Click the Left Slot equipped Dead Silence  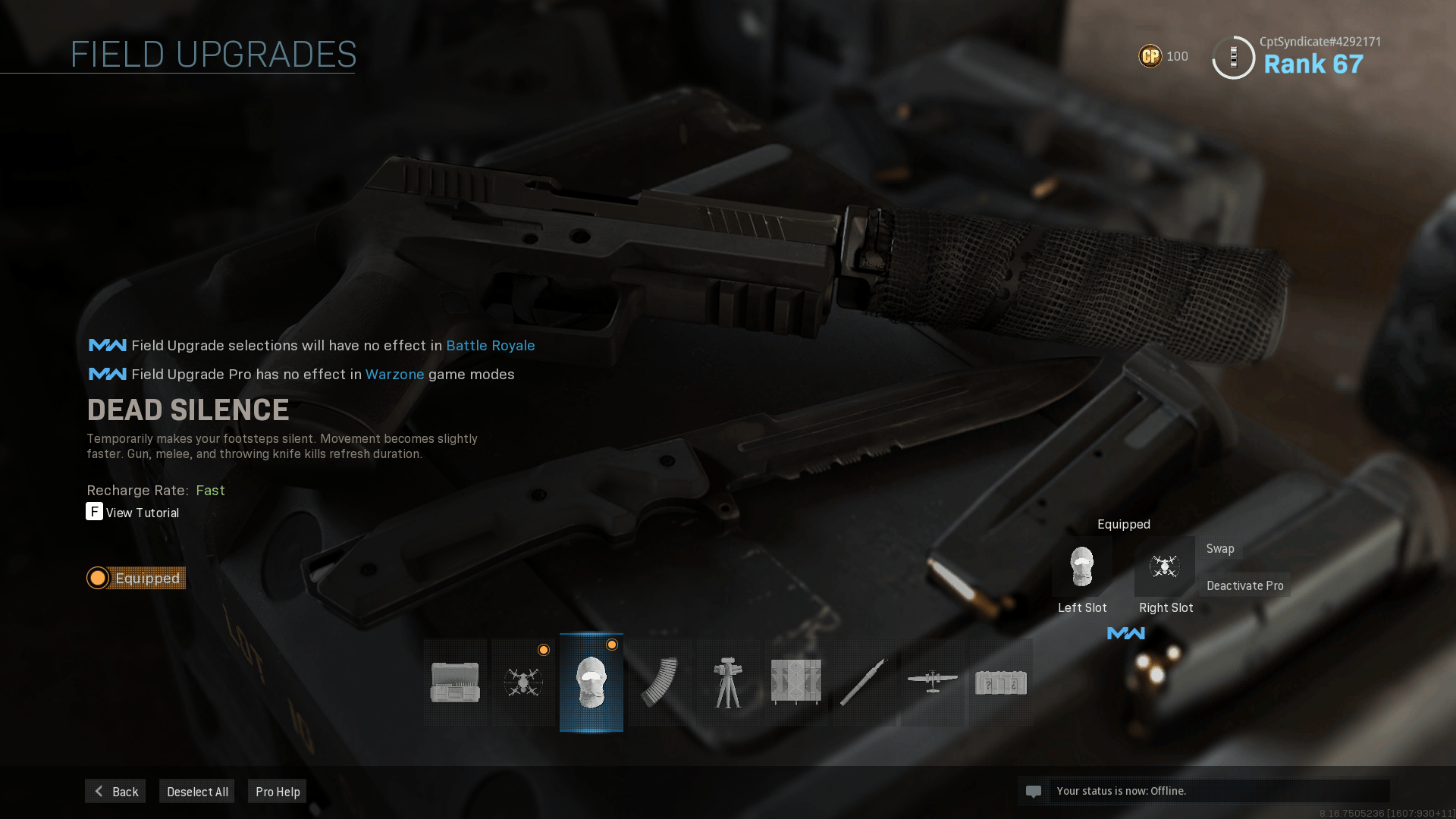coord(1082,566)
